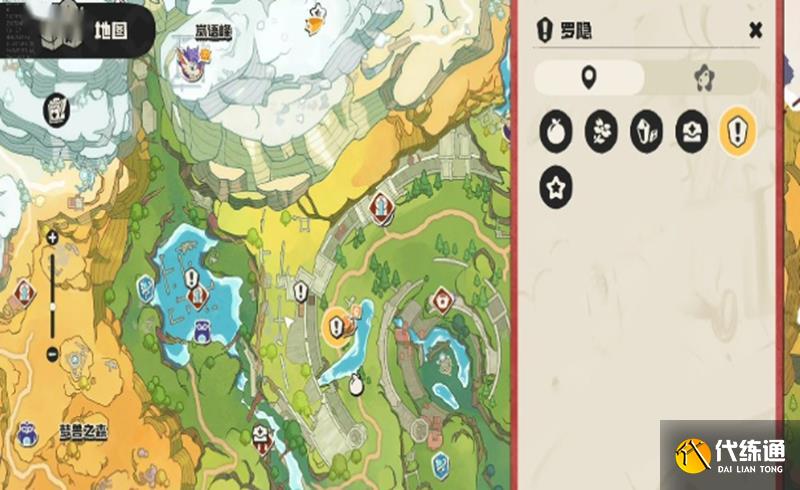Click the map zoom-out minus button
The image size is (800, 490).
(x=52, y=353)
